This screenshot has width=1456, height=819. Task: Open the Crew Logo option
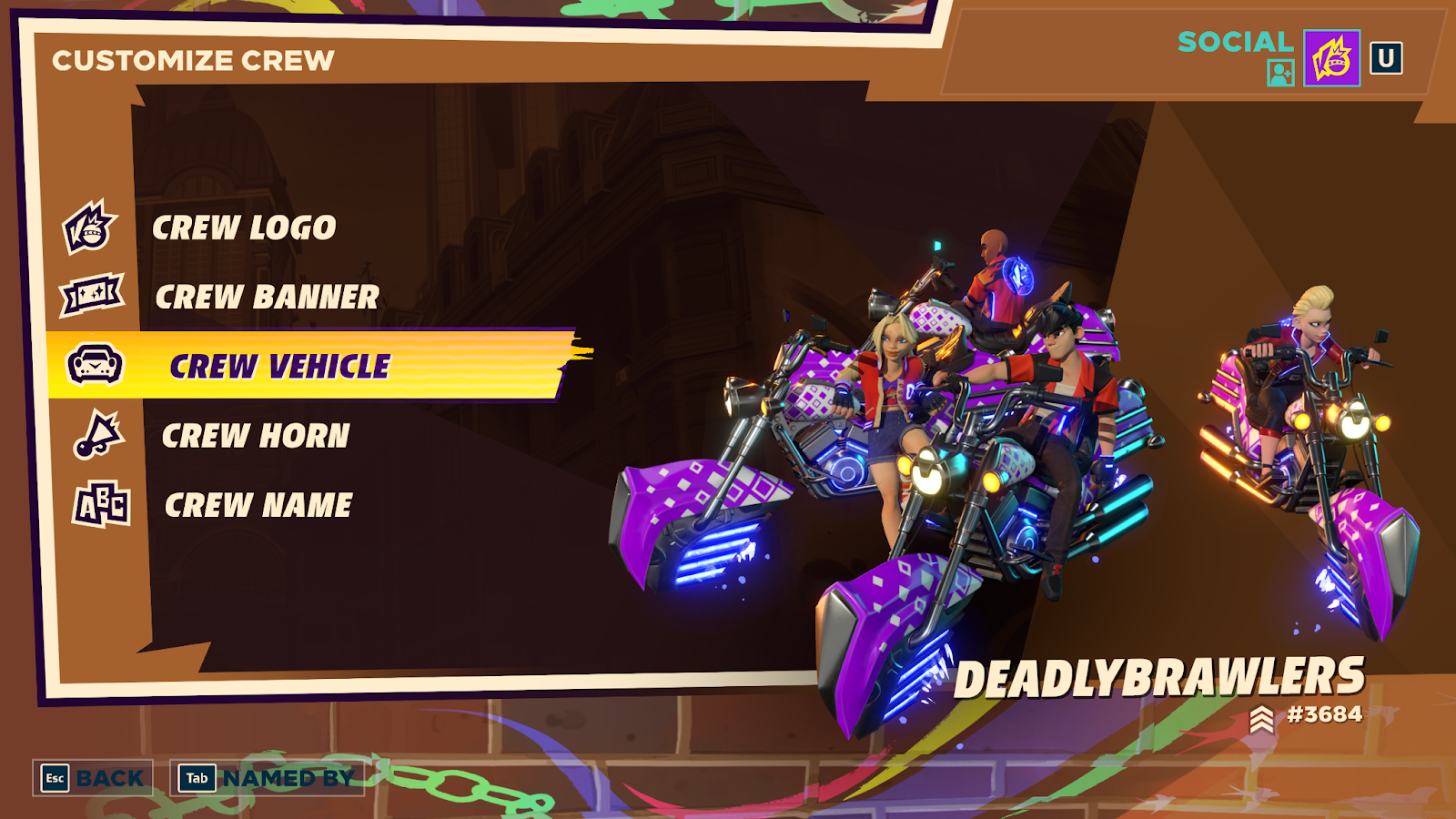pos(244,227)
